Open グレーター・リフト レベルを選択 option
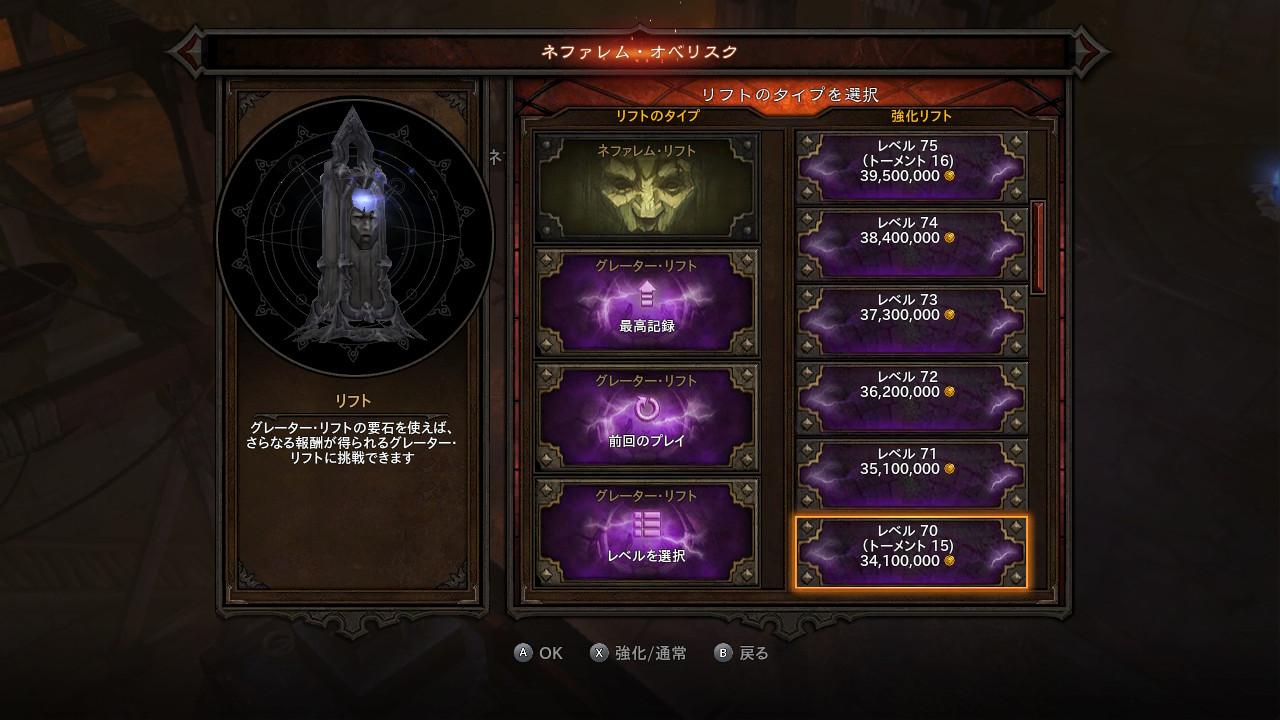The image size is (1280, 720). click(647, 532)
